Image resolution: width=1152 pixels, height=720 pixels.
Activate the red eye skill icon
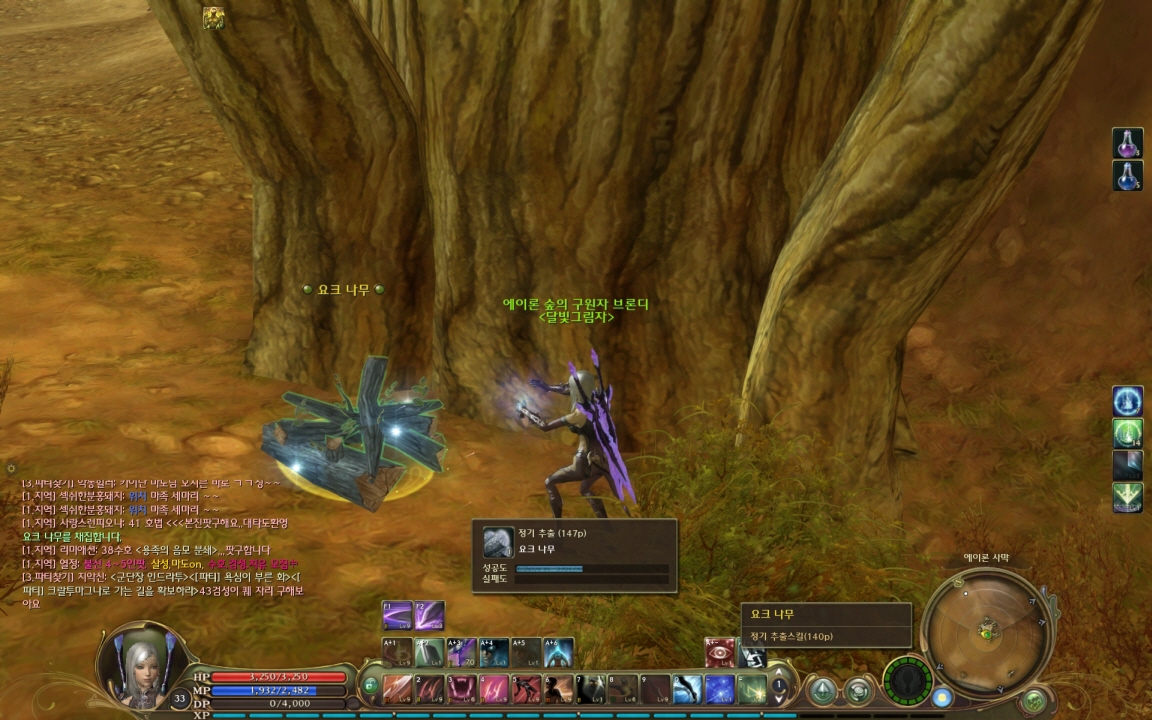point(720,653)
